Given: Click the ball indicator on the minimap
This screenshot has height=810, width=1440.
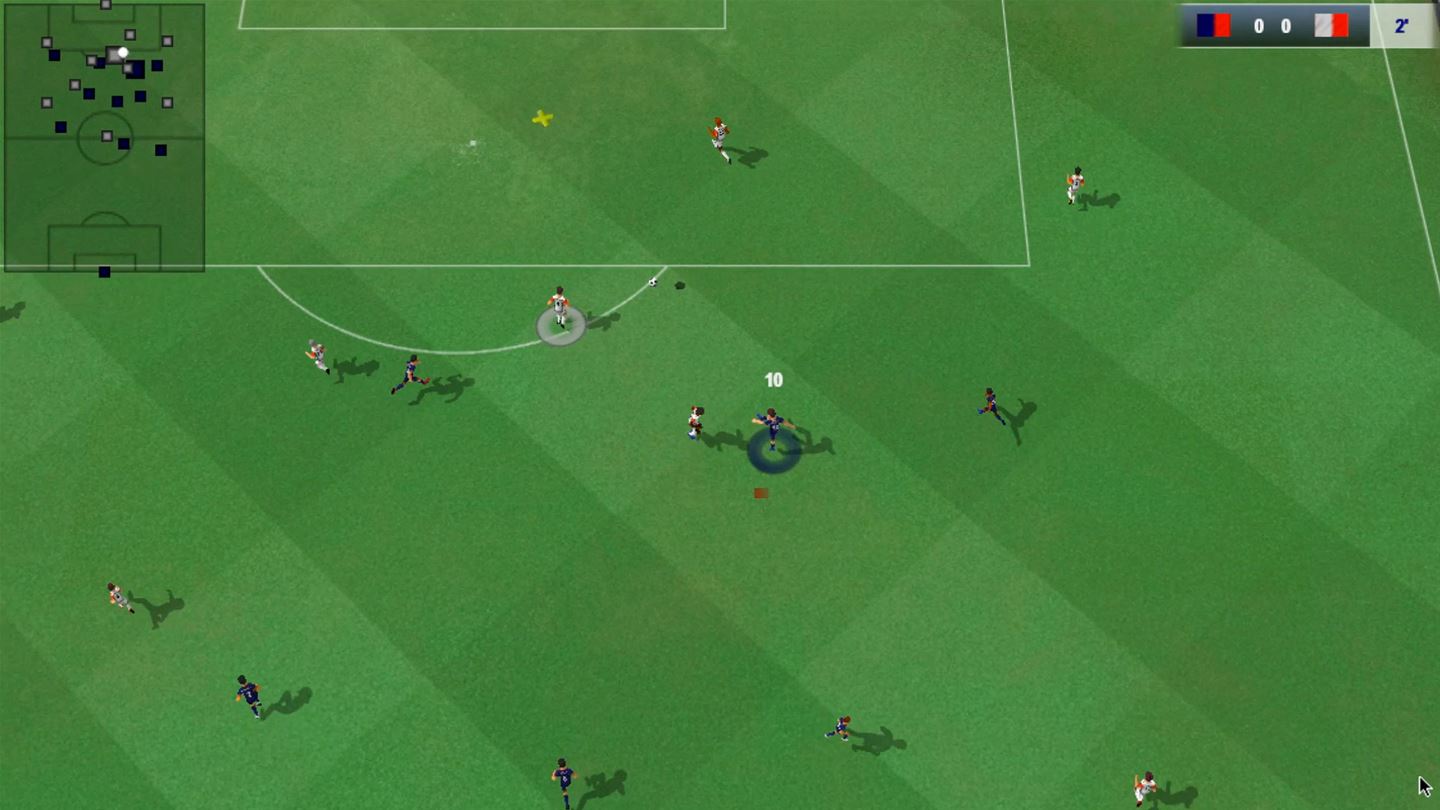Looking at the screenshot, I should [x=123, y=52].
